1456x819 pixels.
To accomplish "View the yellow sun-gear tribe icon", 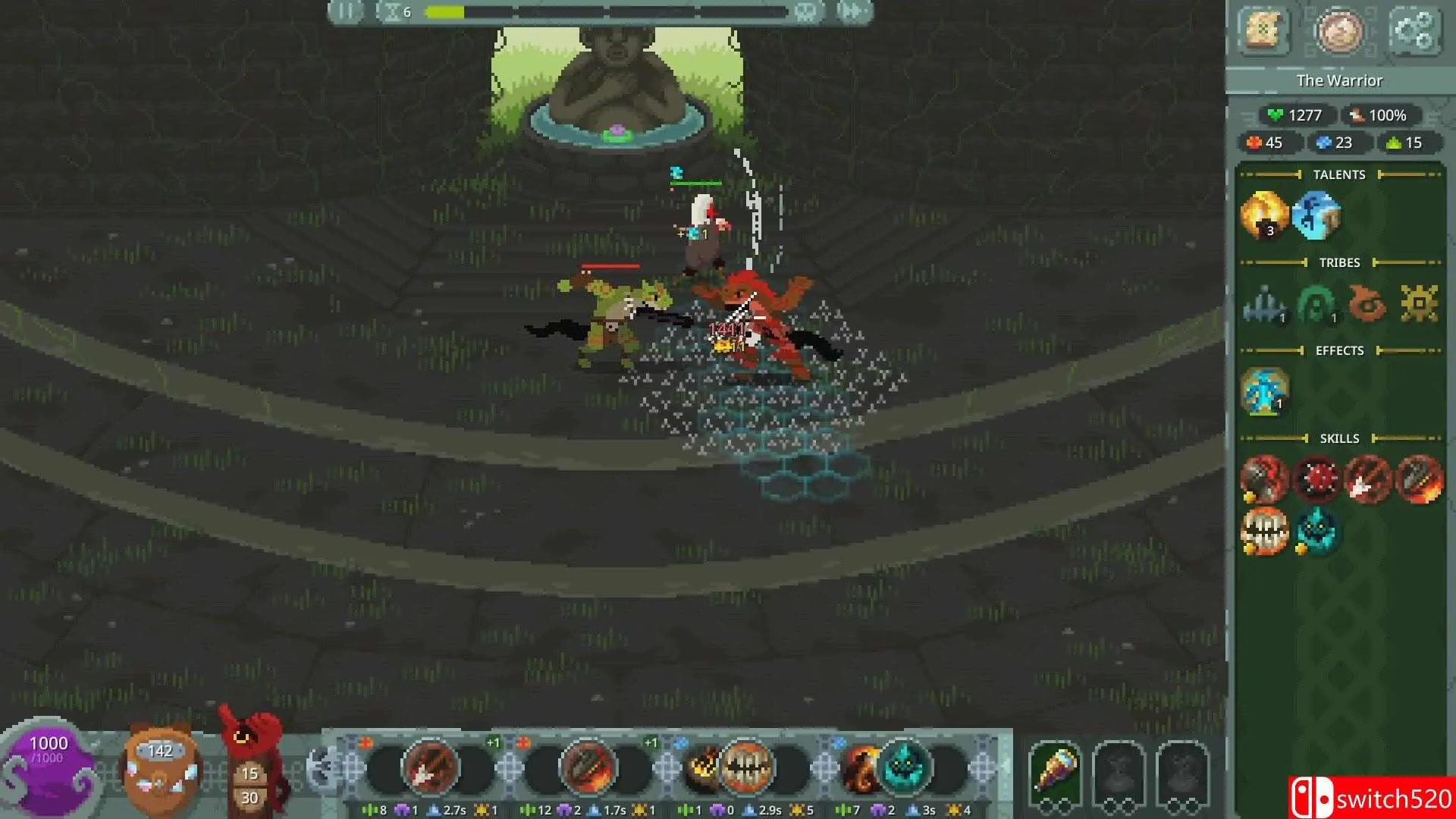I will click(1419, 305).
